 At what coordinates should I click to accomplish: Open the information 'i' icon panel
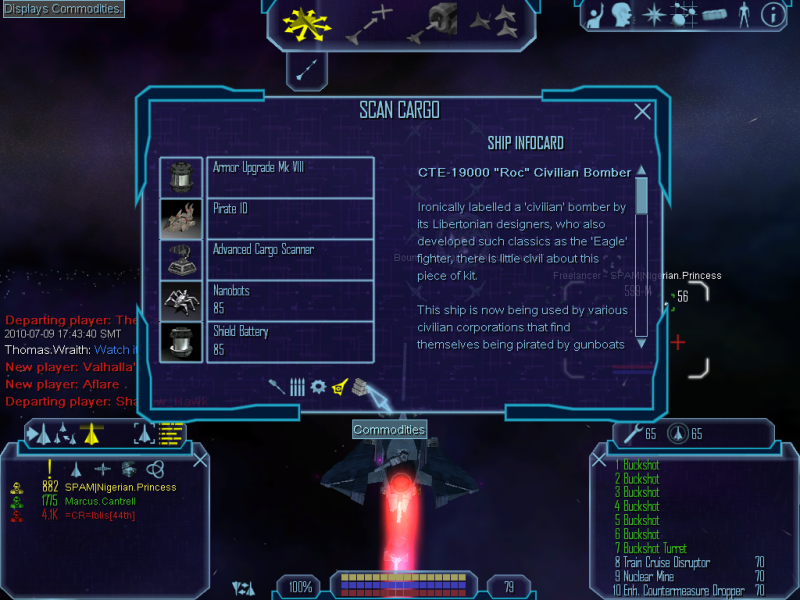point(772,15)
